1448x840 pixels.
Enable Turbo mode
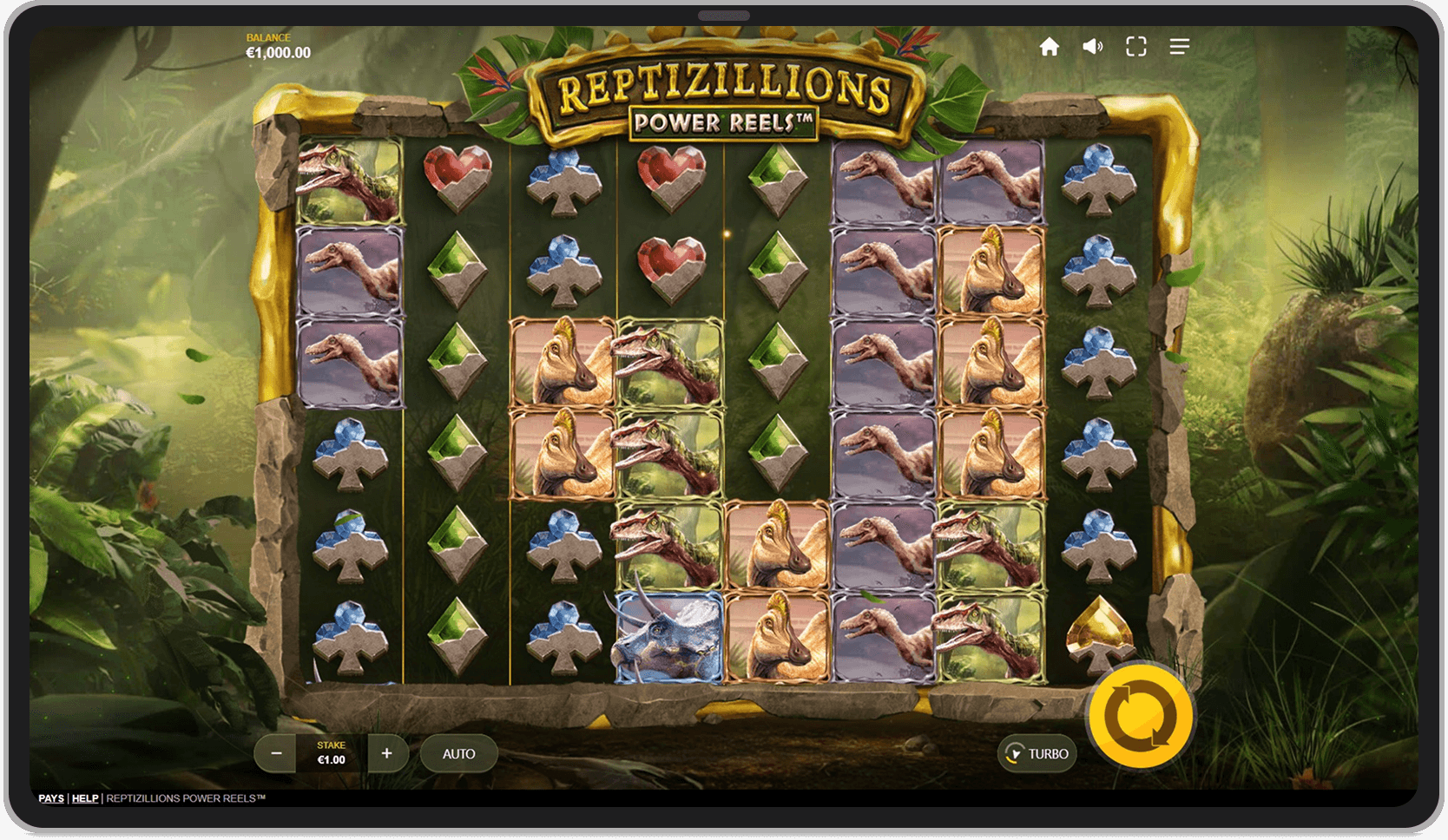[x=1039, y=753]
